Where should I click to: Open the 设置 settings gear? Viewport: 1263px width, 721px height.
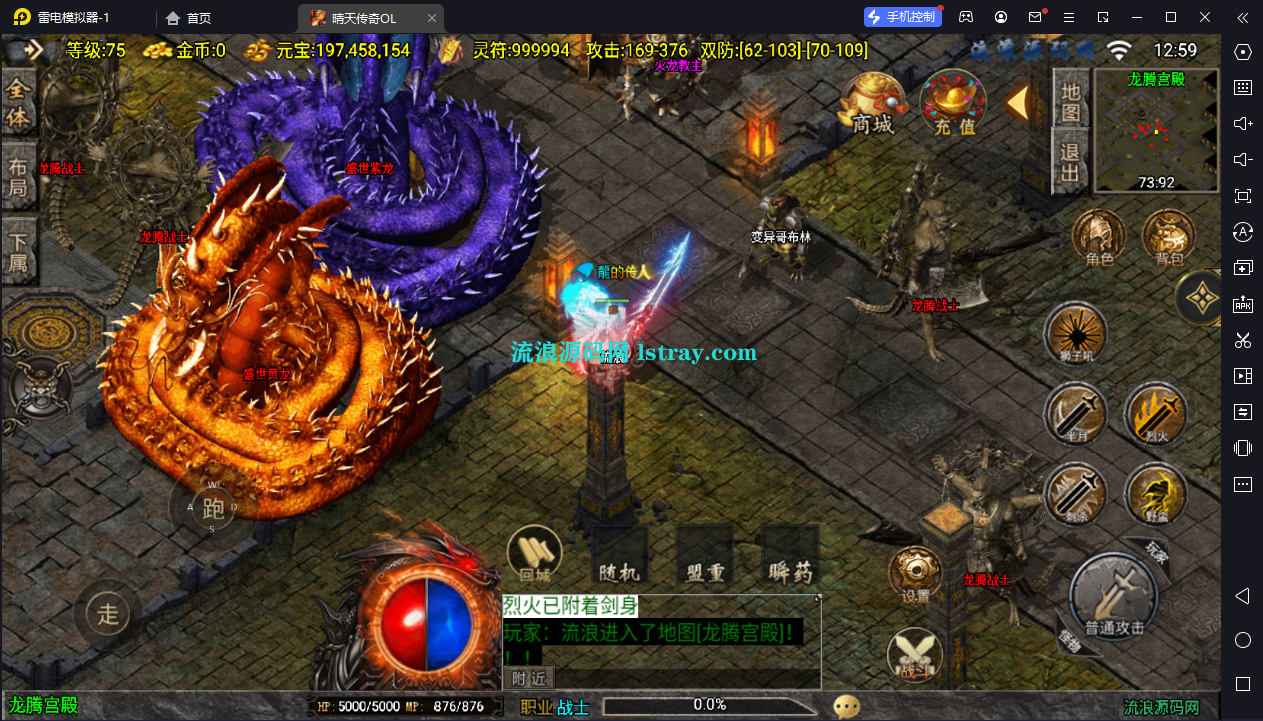(915, 575)
